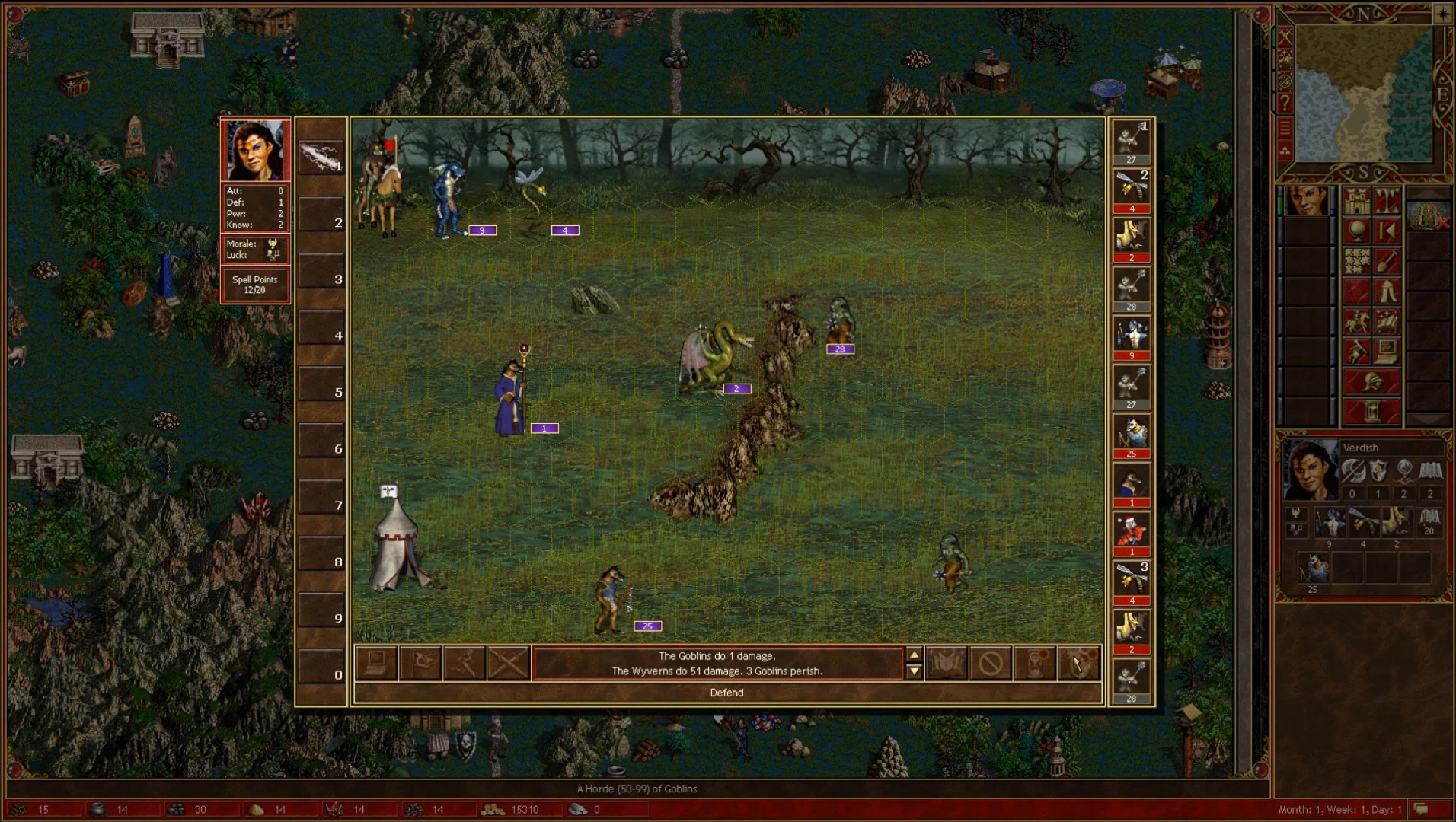Open the world view globe icon
Image resolution: width=1456 pixels, height=822 pixels.
click(1357, 231)
